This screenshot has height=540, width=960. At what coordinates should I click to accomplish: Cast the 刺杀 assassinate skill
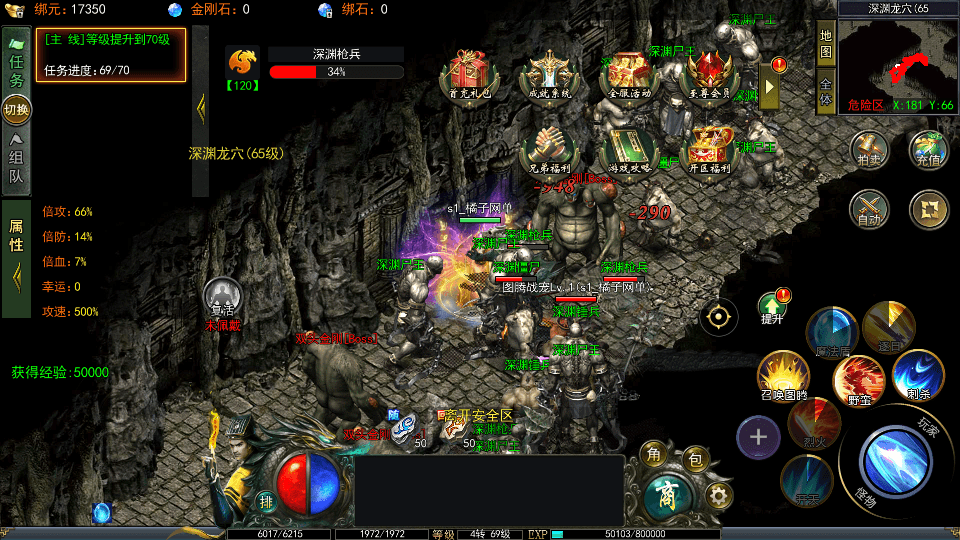(916, 373)
